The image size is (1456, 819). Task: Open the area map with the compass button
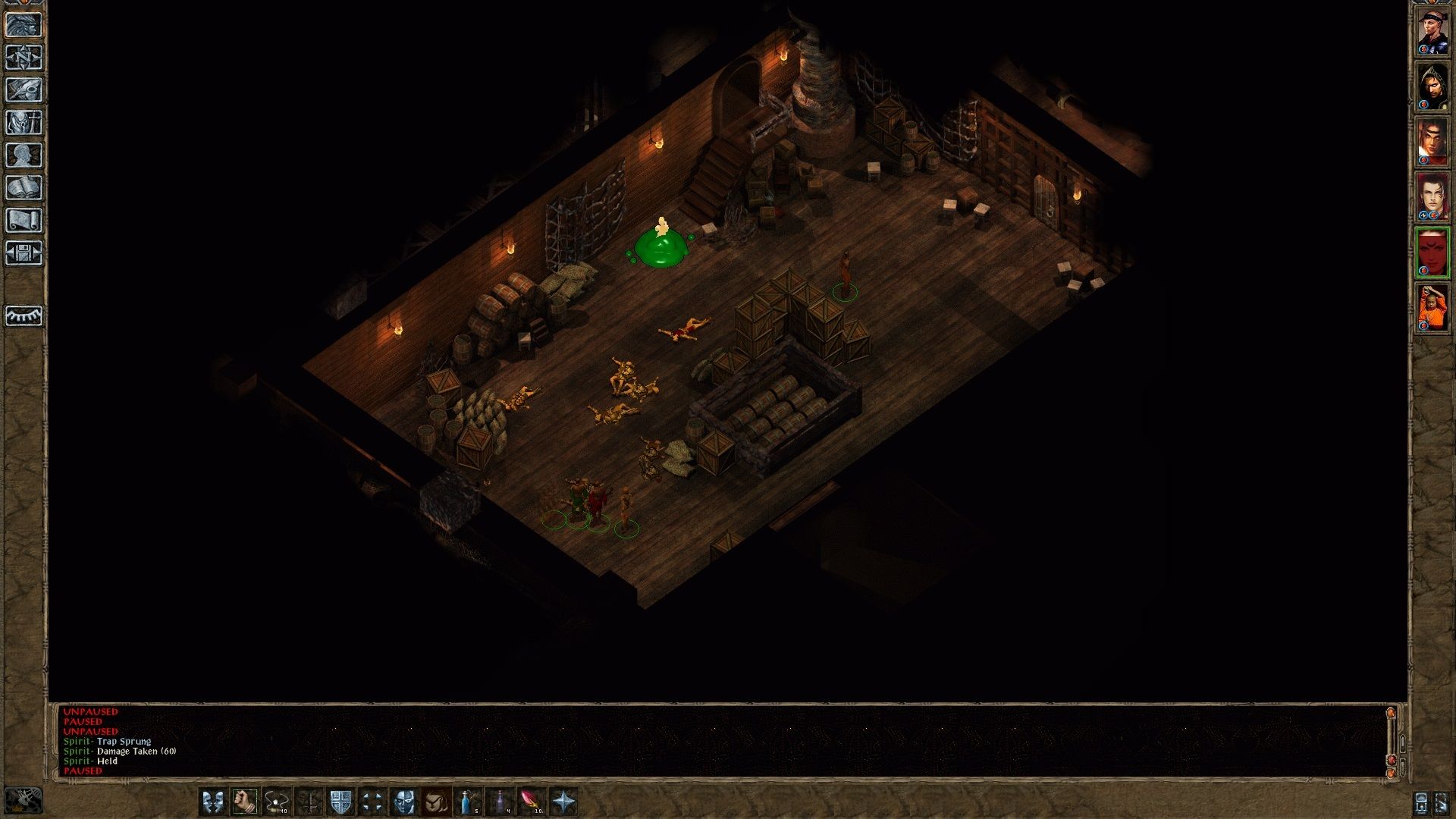[24, 58]
